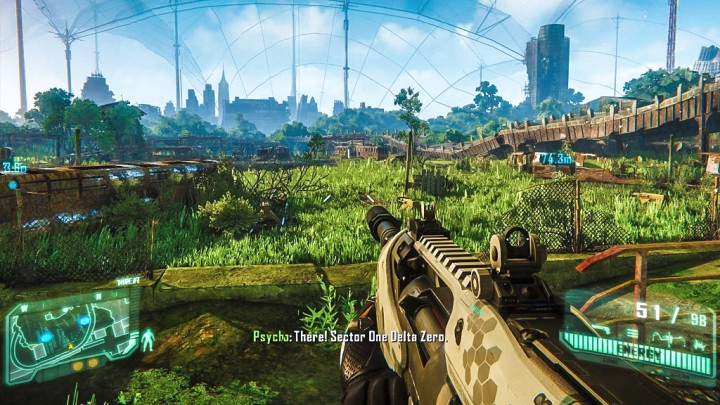Click the nanosuit stance silhouette icon
Viewport: 720px width, 405px height.
[147, 340]
